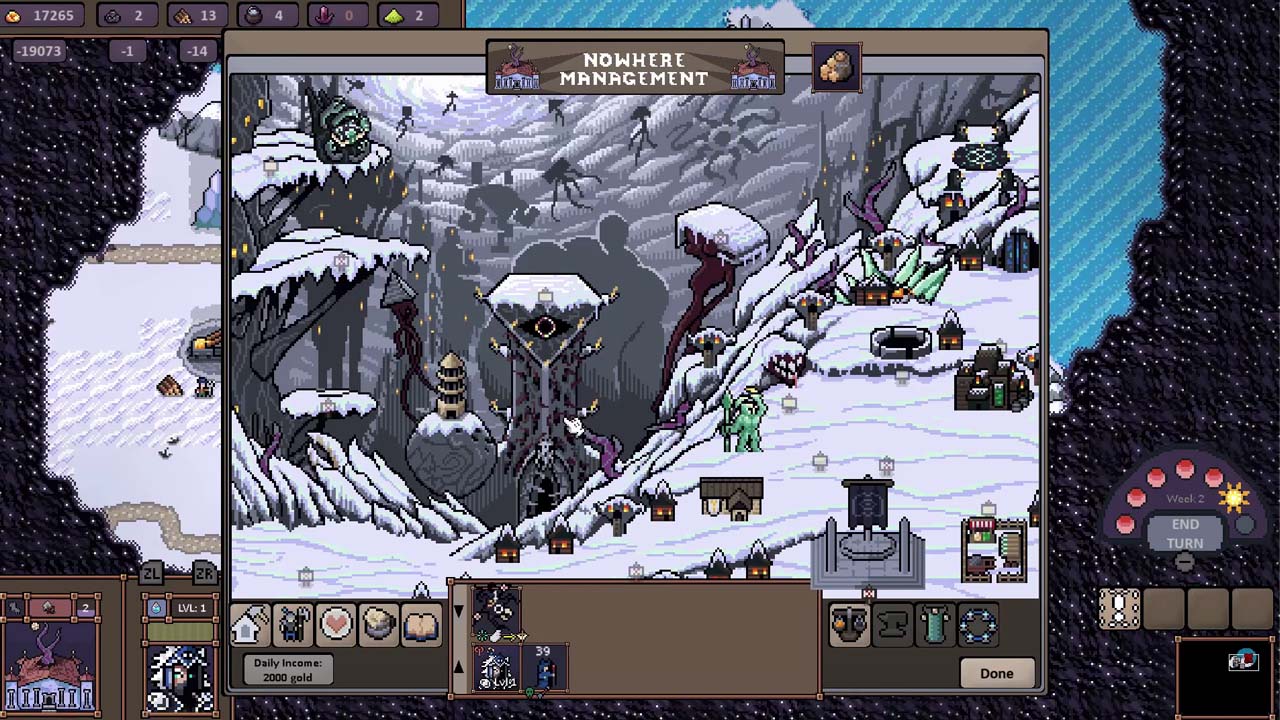Select the clay resource icon in the toolbar

coord(378,625)
